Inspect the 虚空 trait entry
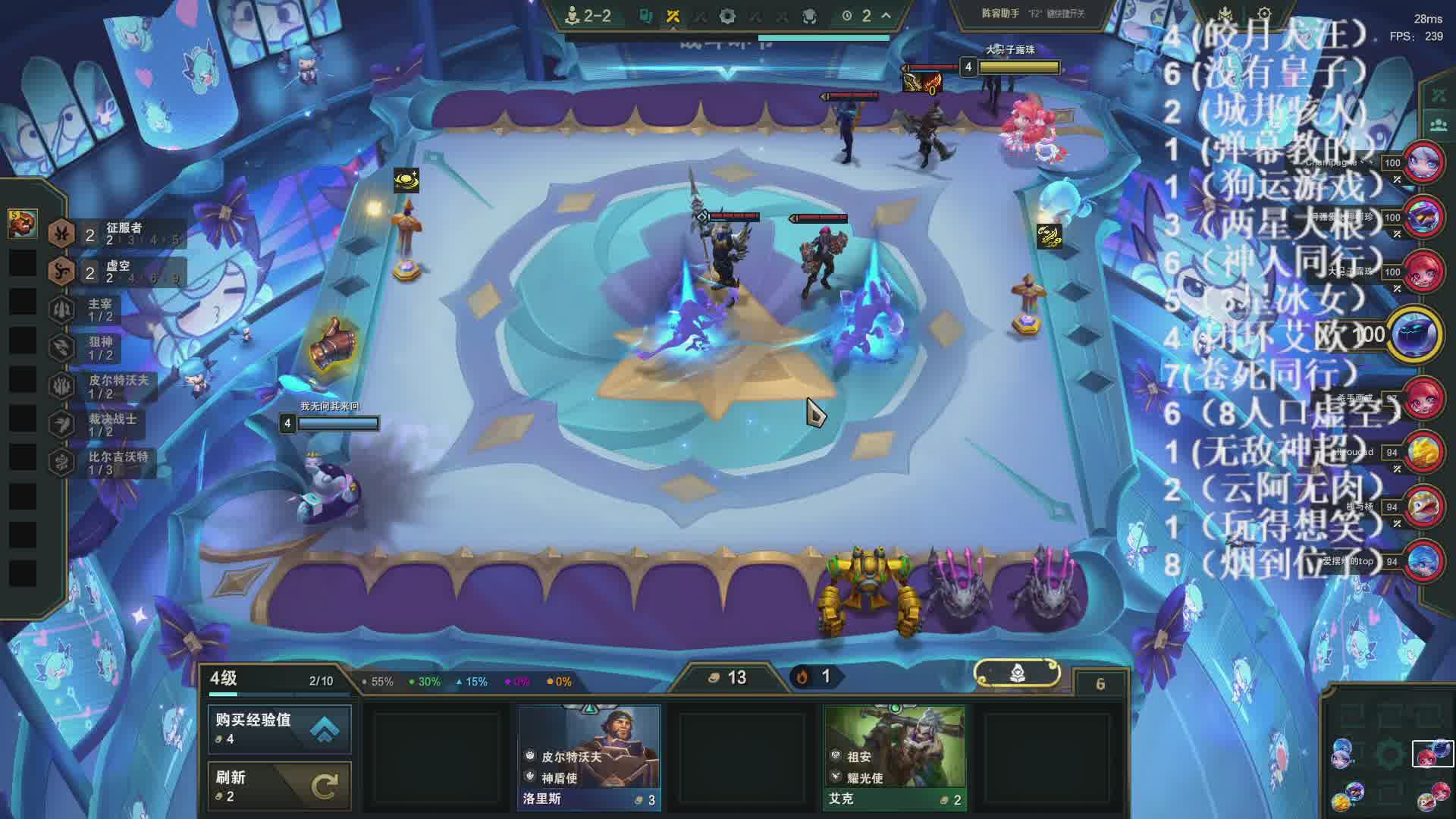Viewport: 1456px width, 819px height. pos(114,272)
